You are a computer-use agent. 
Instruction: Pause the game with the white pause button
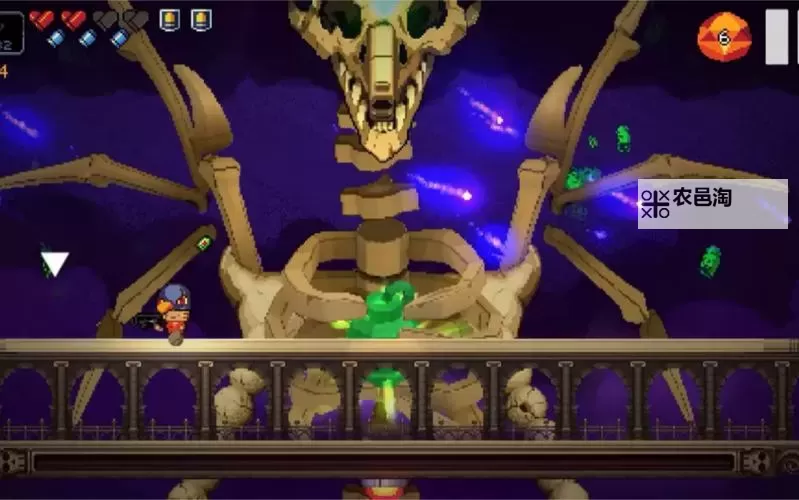(777, 36)
